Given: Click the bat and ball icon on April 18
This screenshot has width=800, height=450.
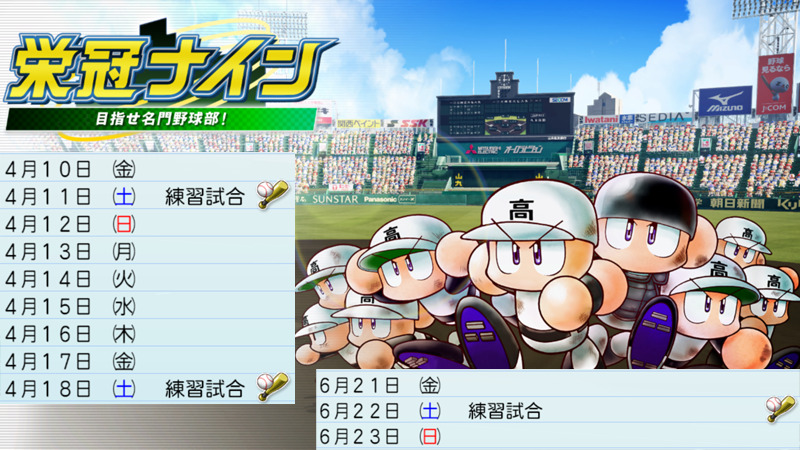Looking at the screenshot, I should coord(270,386).
